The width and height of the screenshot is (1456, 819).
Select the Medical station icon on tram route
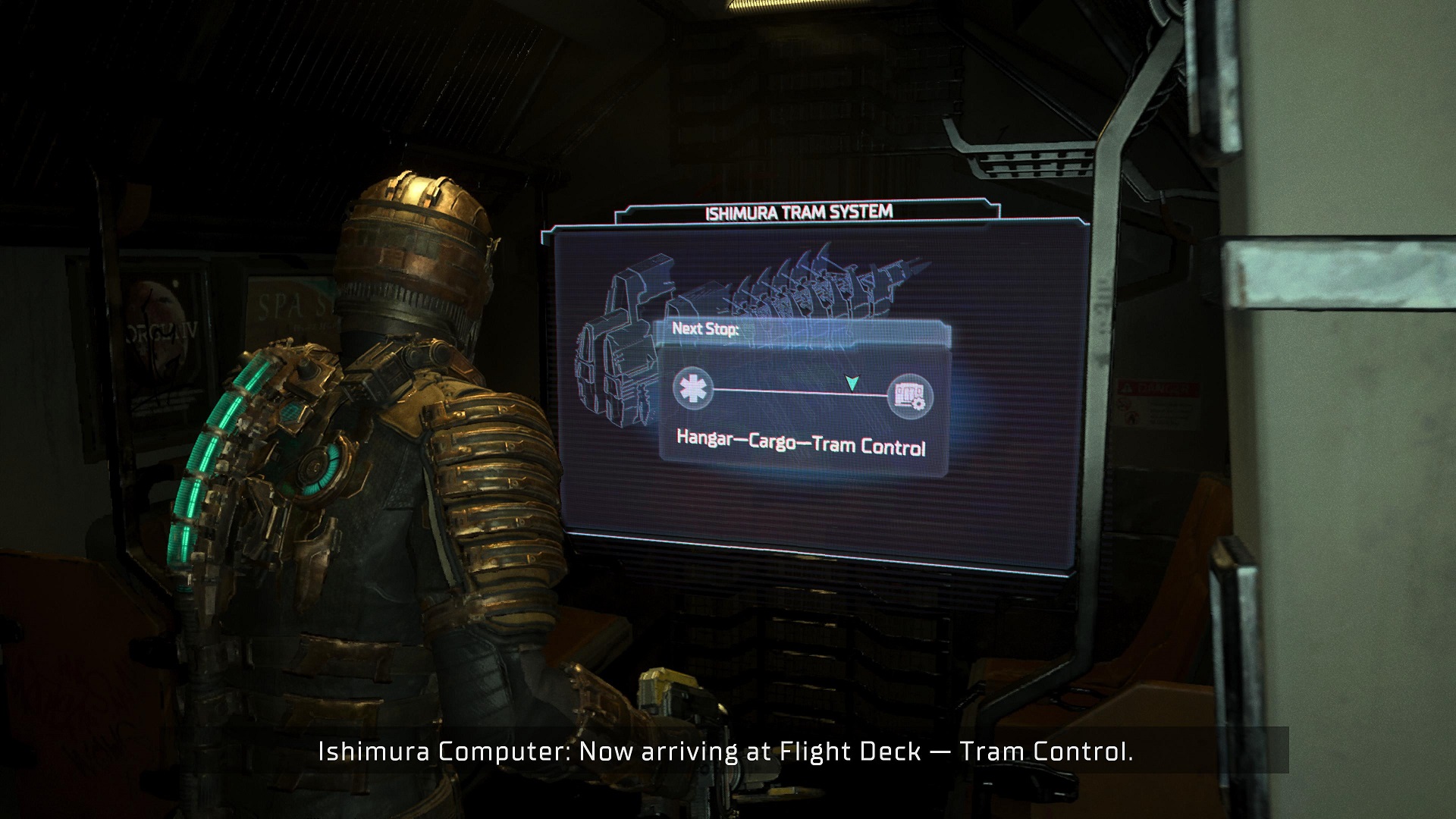[693, 388]
